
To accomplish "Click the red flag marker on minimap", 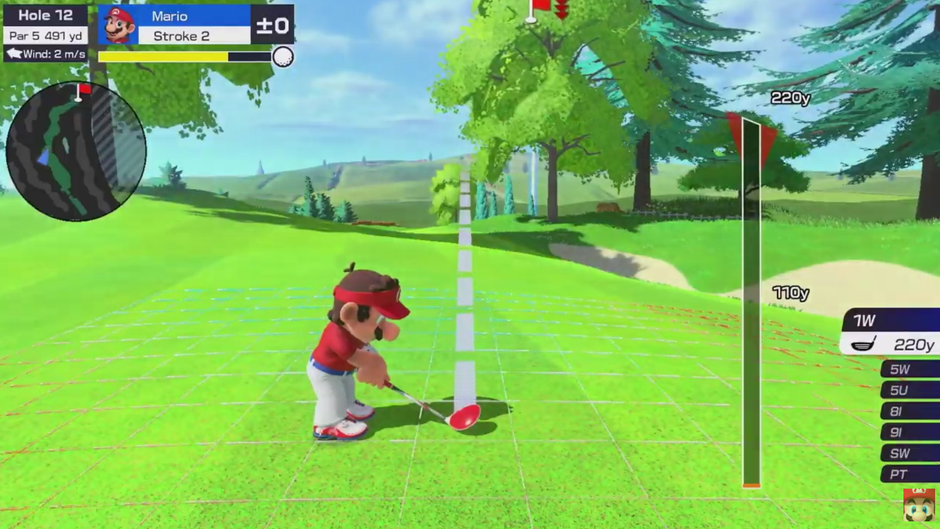I will pyautogui.click(x=83, y=90).
